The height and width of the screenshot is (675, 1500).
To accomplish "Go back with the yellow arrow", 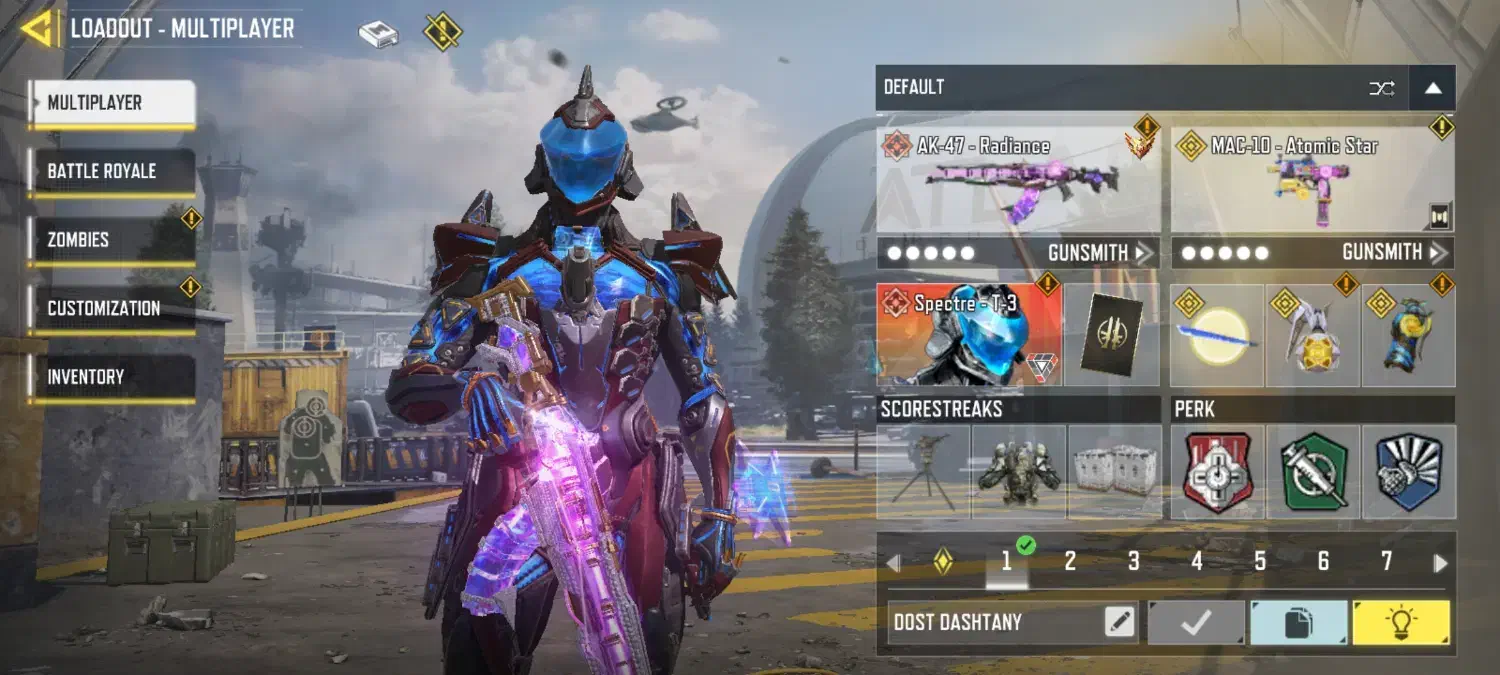I will click(x=38, y=29).
